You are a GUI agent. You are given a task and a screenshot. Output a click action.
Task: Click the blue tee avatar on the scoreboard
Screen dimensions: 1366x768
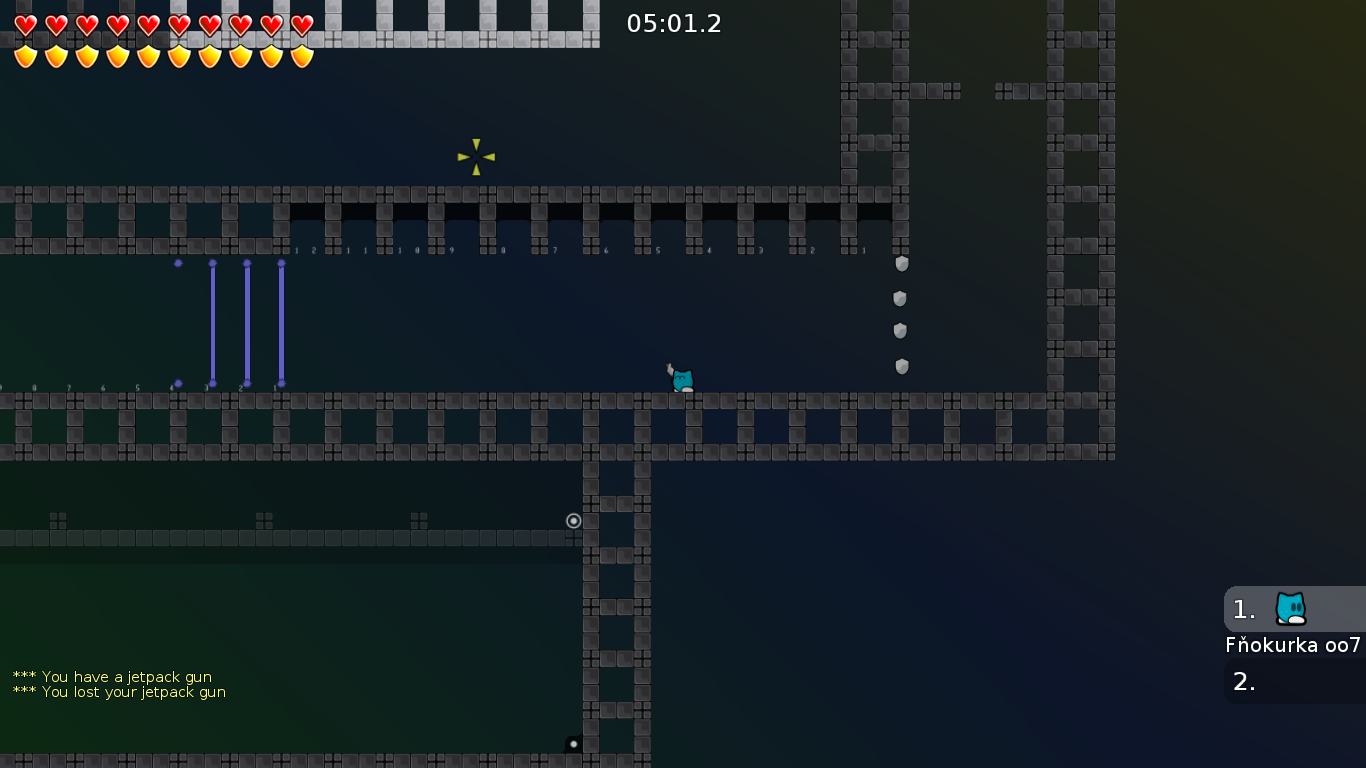[x=1290, y=607]
